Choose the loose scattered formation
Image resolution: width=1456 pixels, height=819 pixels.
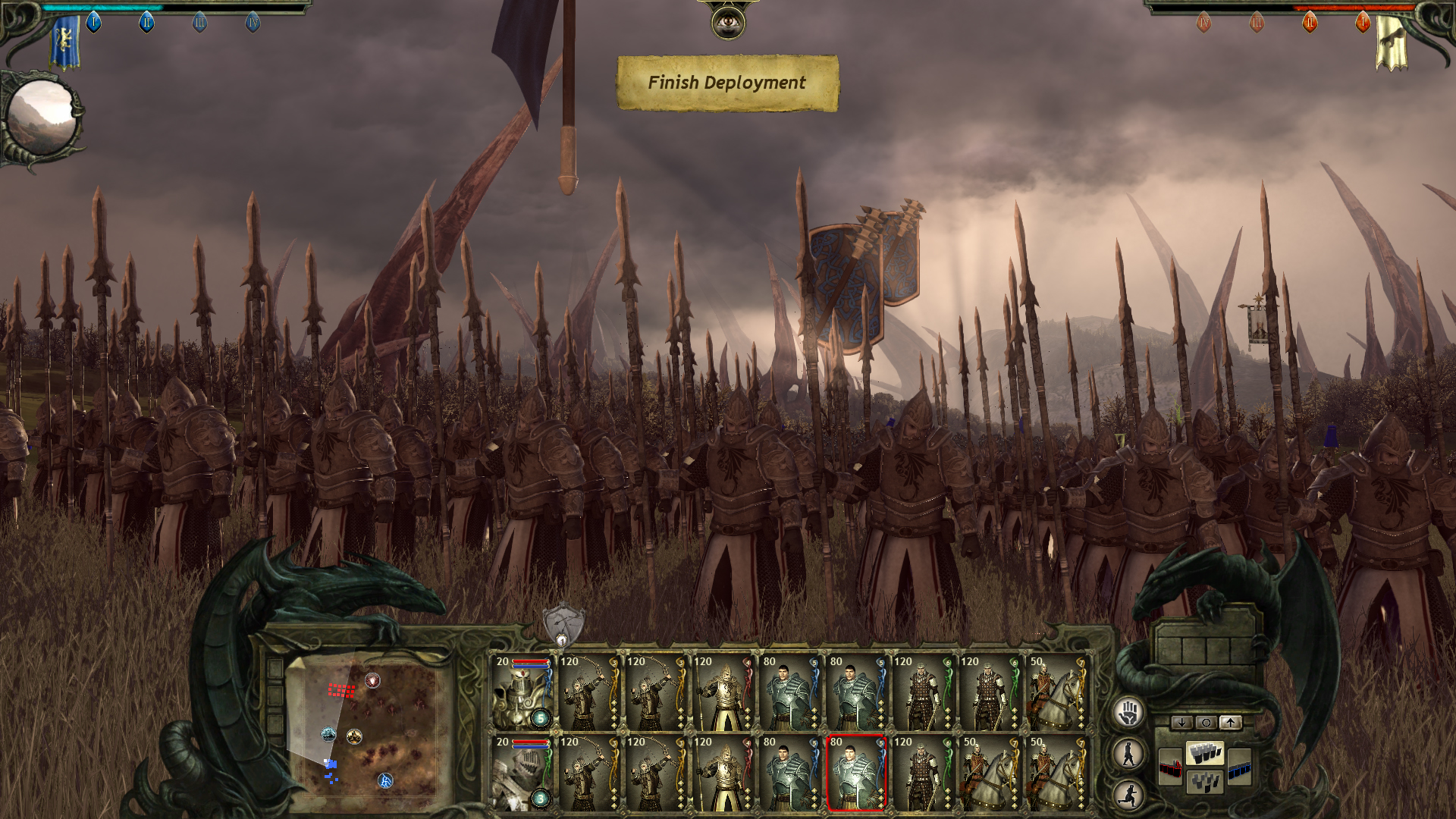click(1205, 781)
